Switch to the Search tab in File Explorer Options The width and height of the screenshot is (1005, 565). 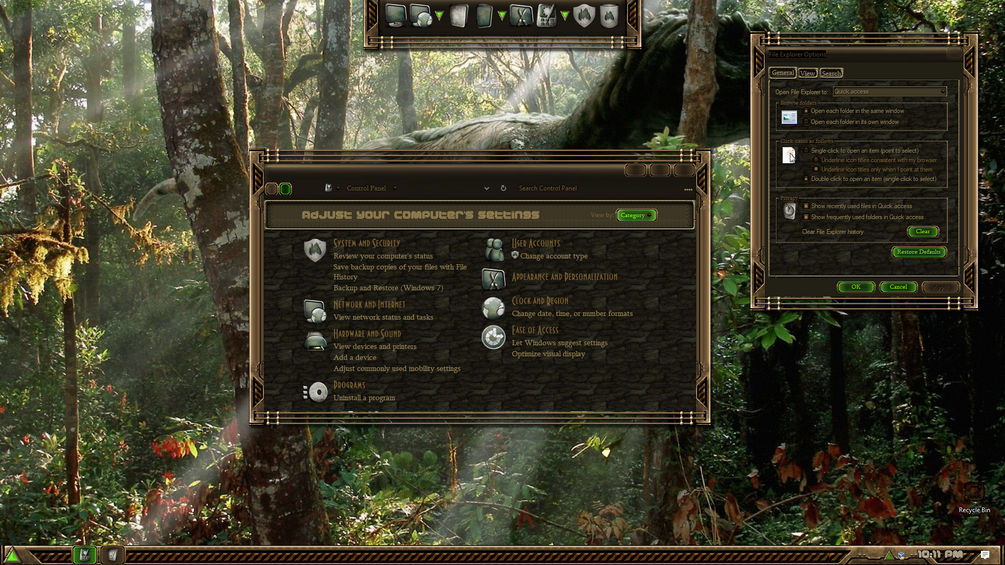(831, 73)
